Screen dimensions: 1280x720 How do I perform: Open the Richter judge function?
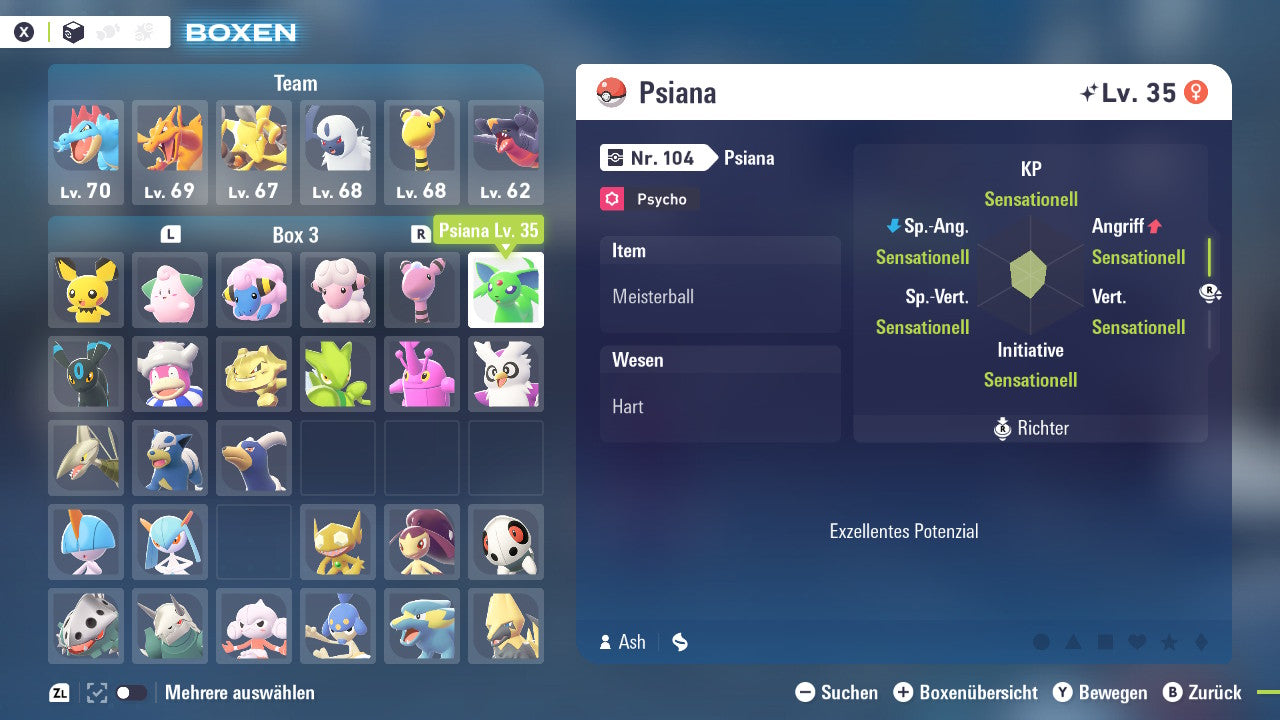pyautogui.click(x=1029, y=429)
